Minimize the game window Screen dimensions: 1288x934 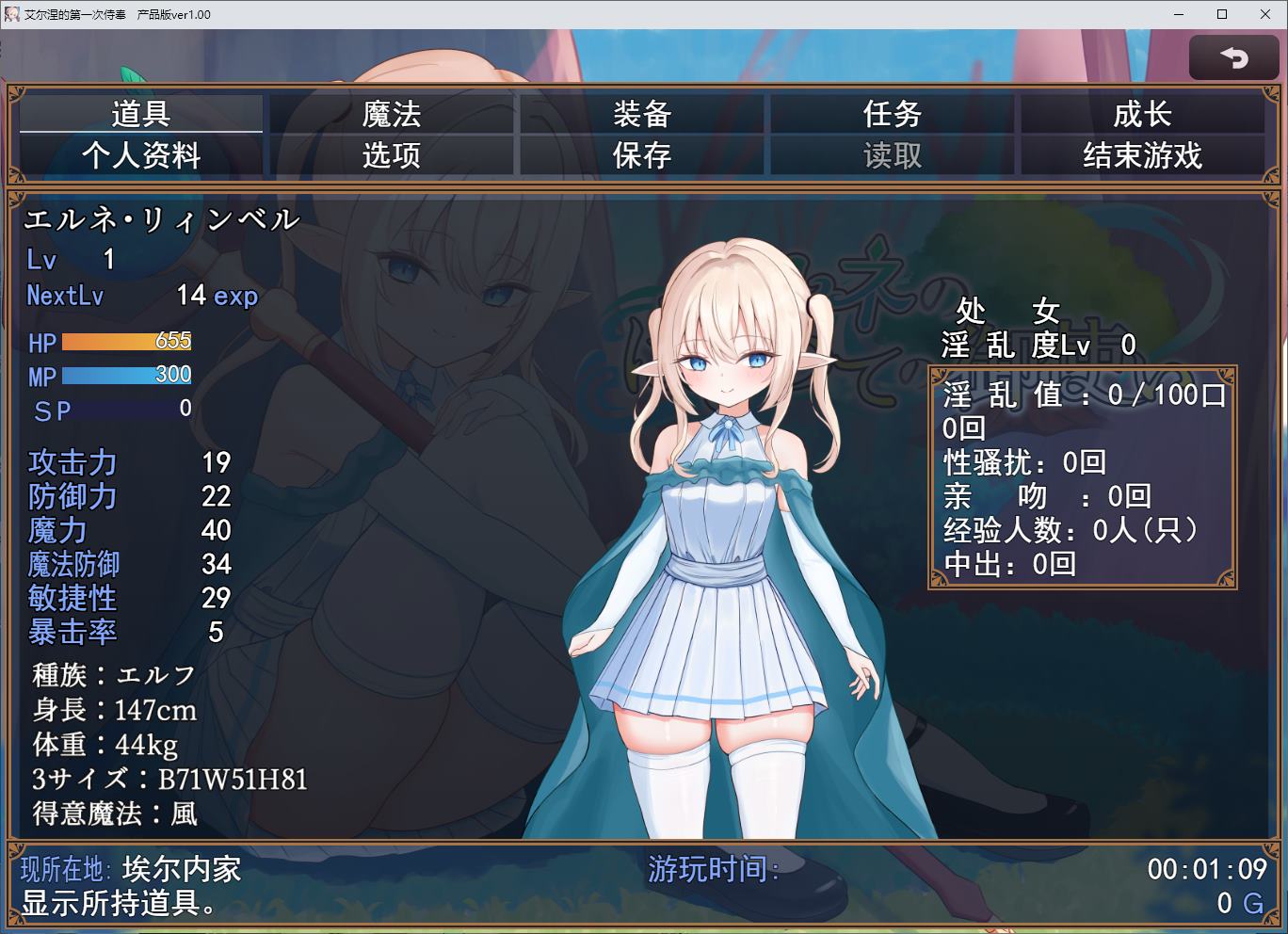click(x=1180, y=14)
